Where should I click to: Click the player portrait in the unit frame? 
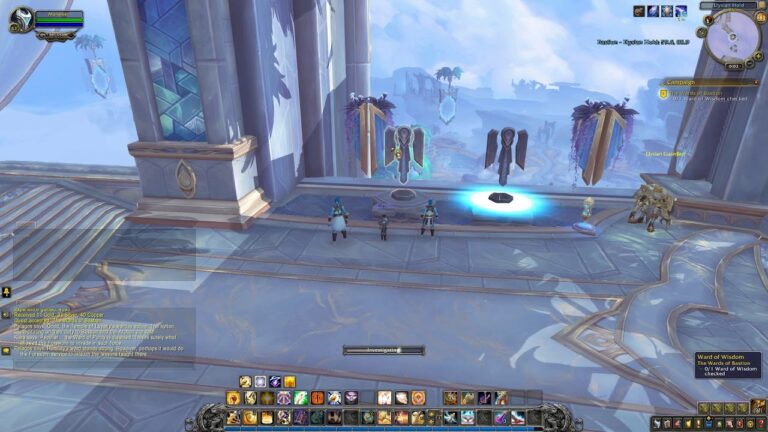click(20, 20)
